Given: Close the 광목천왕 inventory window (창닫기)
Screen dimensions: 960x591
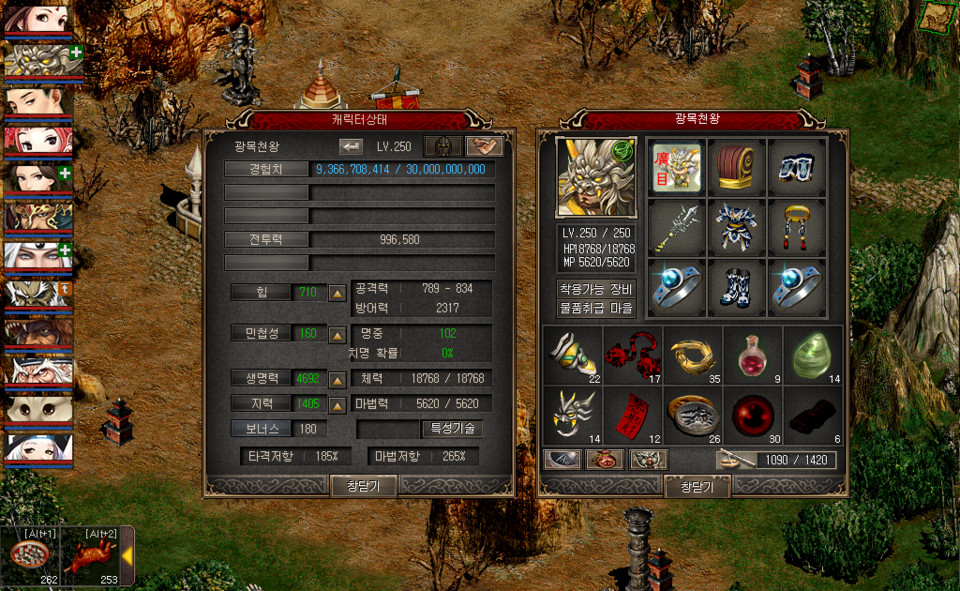Looking at the screenshot, I should [696, 486].
